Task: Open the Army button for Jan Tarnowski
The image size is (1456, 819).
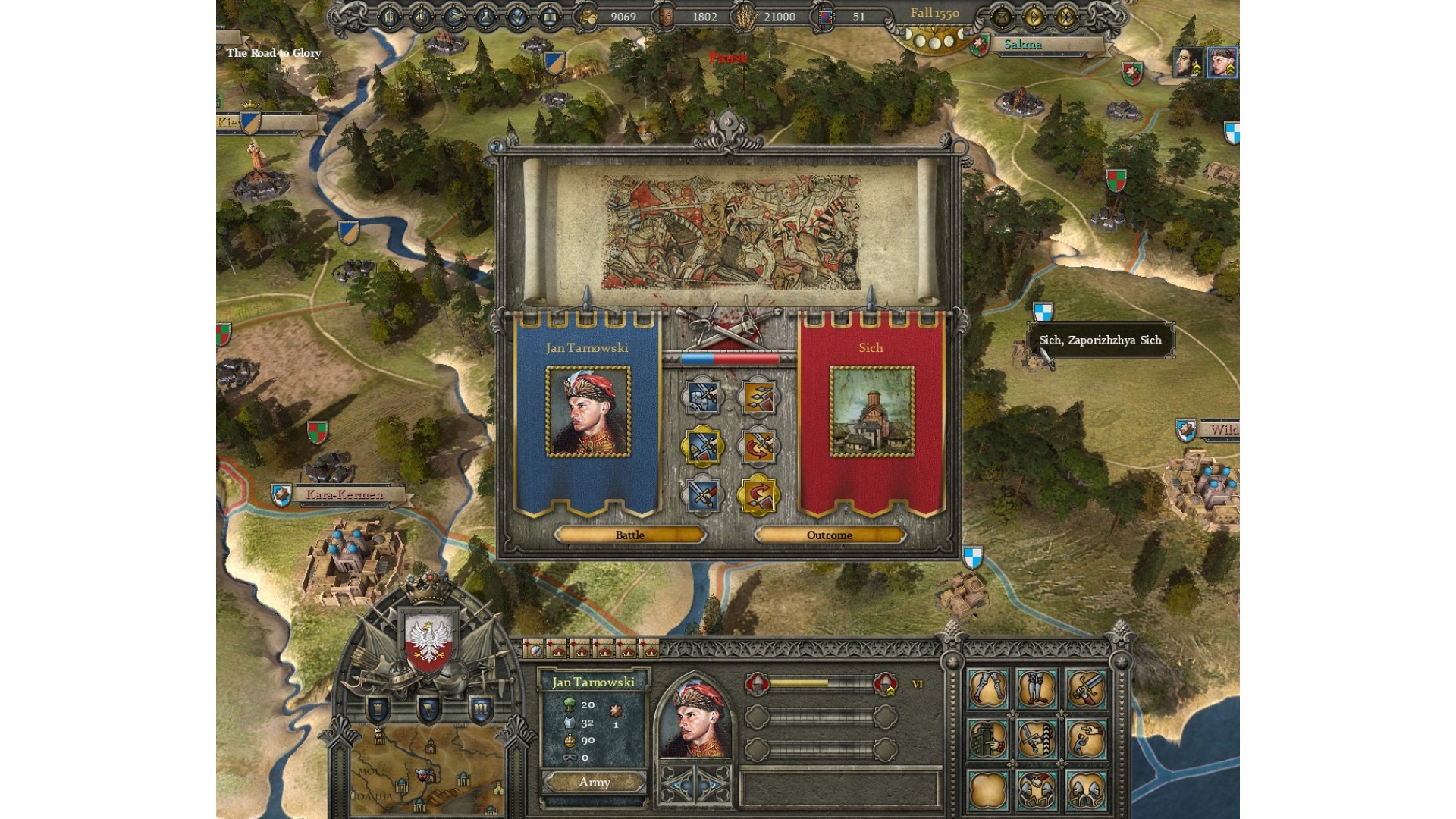Action: click(595, 783)
